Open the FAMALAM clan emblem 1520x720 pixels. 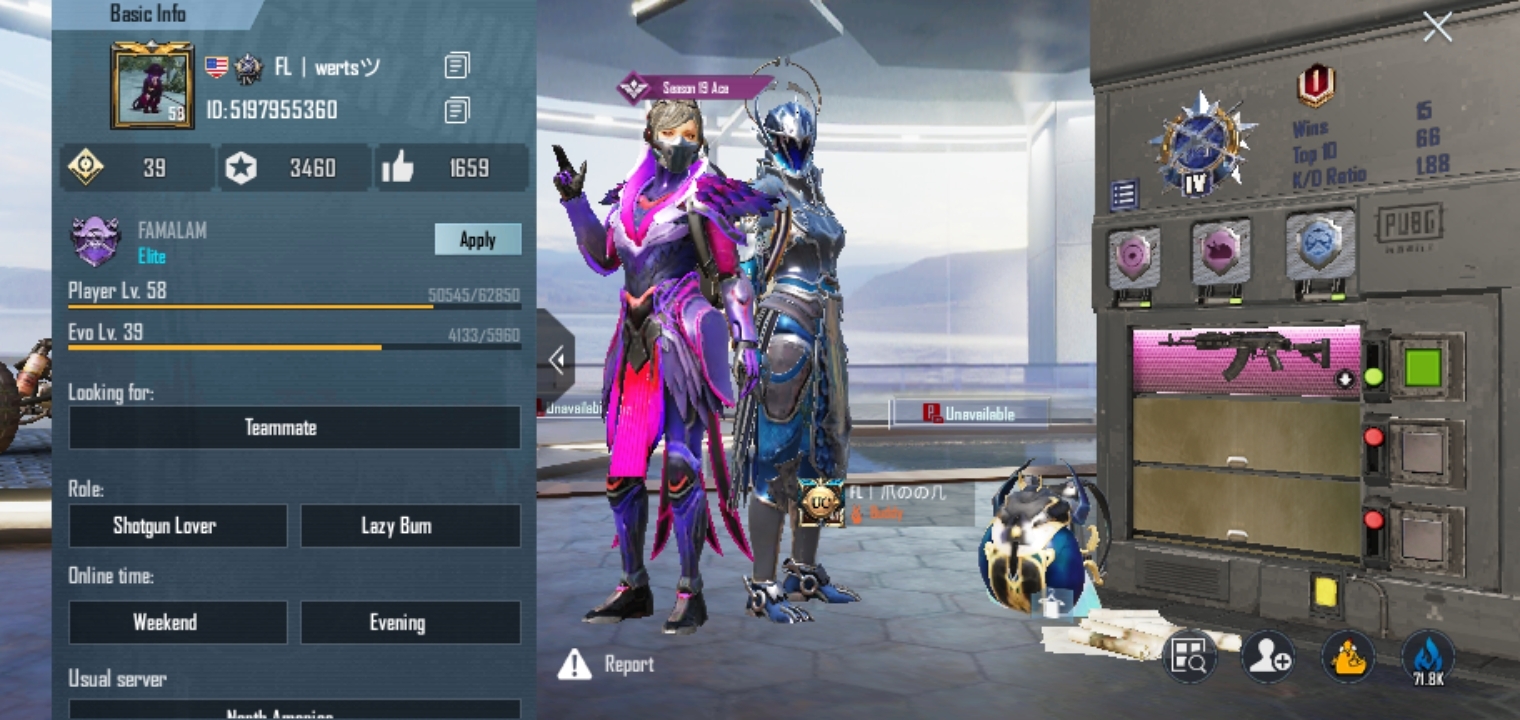(96, 241)
